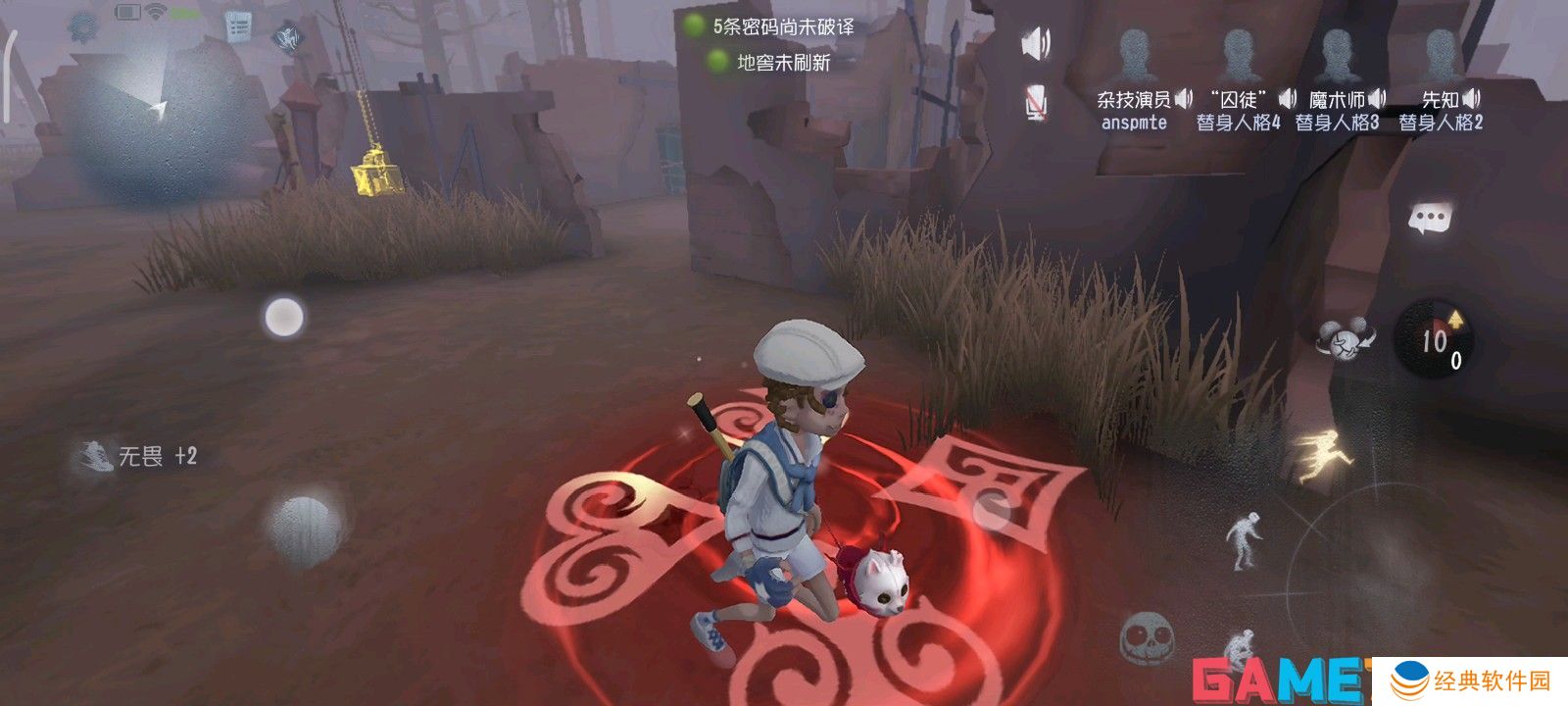Tap the glowing running sprint icon
This screenshot has height=706, width=1568.
[1324, 454]
